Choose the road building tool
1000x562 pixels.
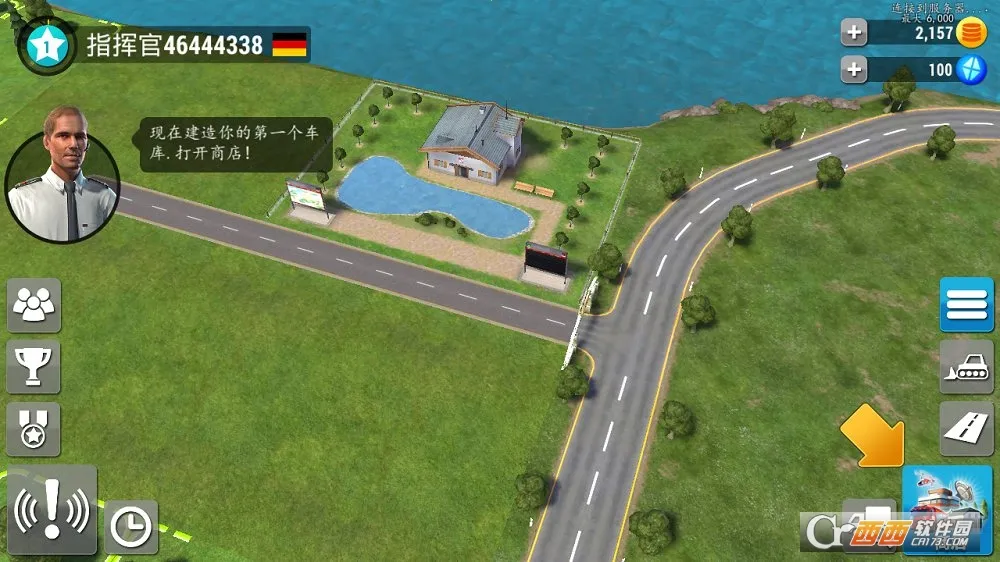click(x=966, y=428)
